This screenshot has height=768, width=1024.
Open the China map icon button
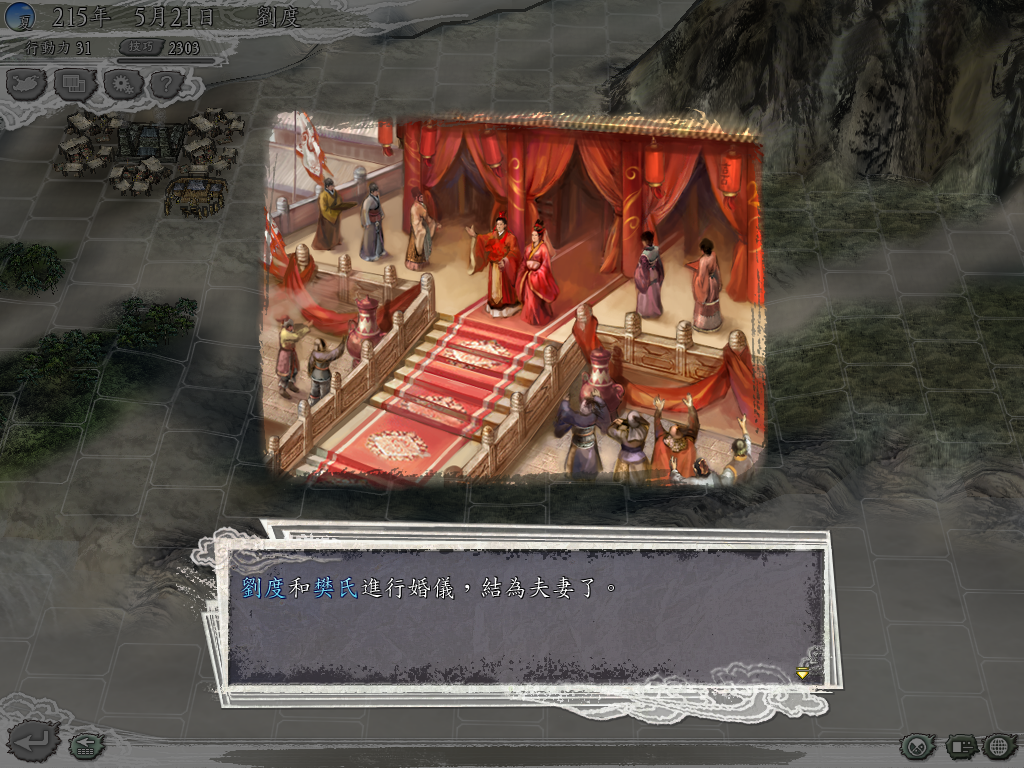click(x=27, y=84)
